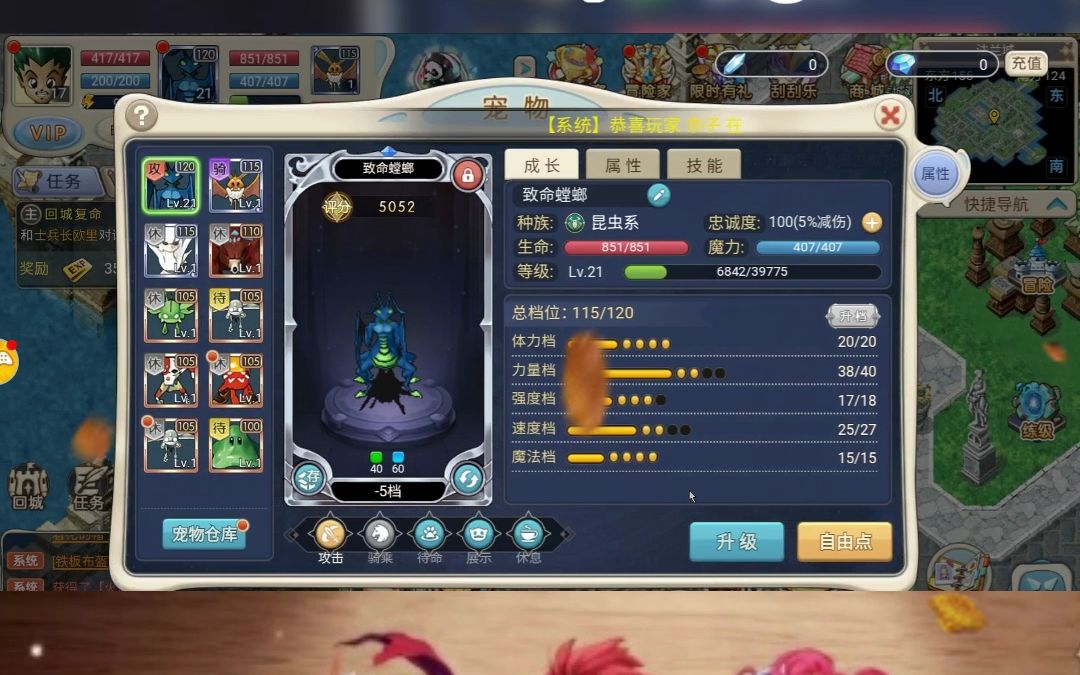Select the 成长 tab
Image resolution: width=1080 pixels, height=675 pixels.
point(541,166)
